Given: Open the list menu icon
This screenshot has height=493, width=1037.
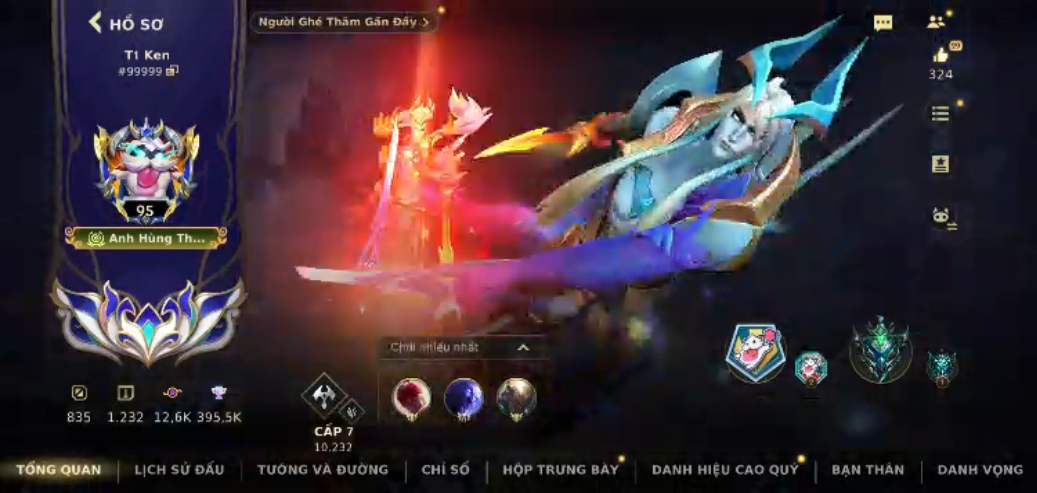Looking at the screenshot, I should point(940,114).
